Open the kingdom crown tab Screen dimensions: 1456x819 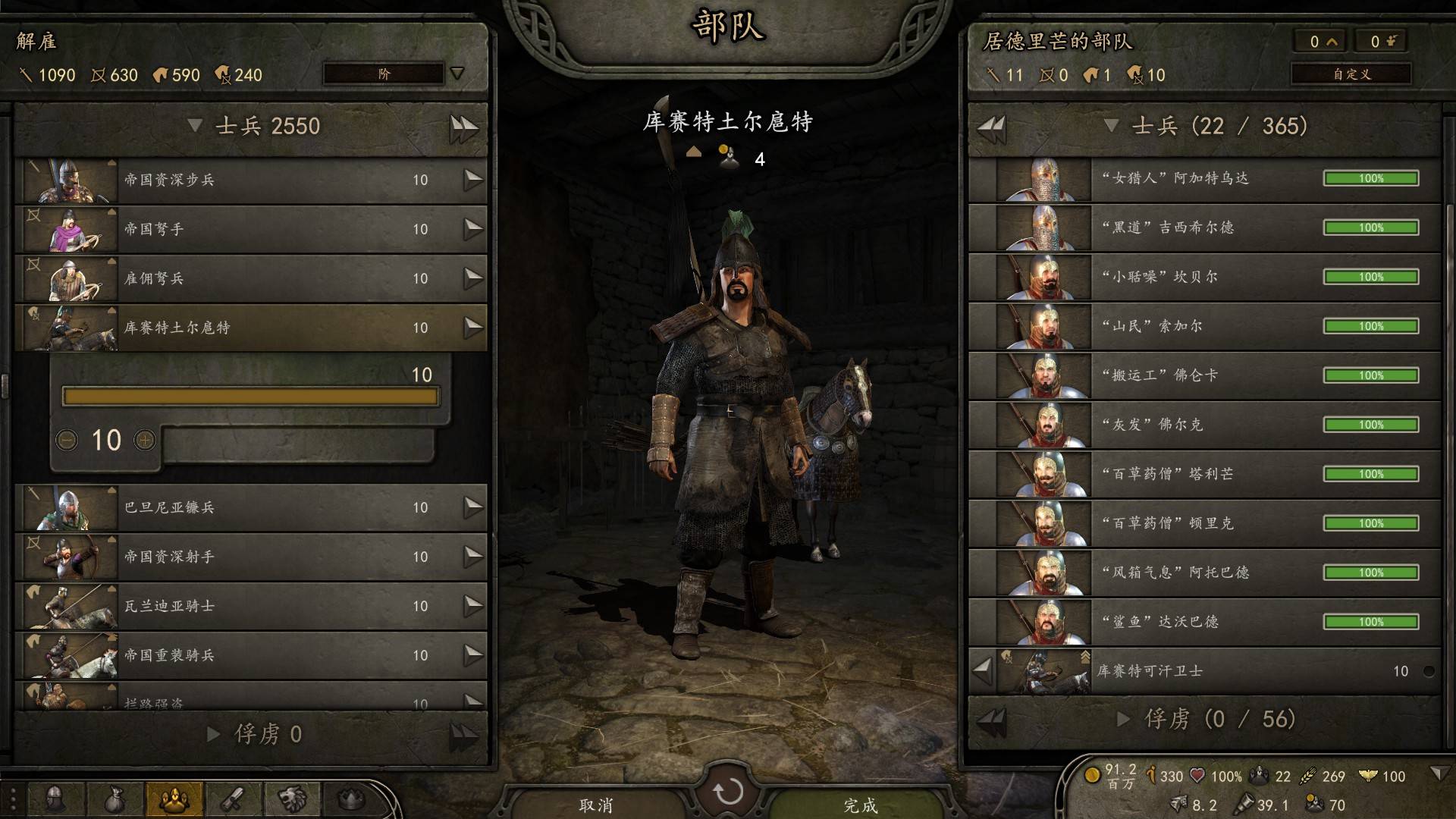(350, 799)
